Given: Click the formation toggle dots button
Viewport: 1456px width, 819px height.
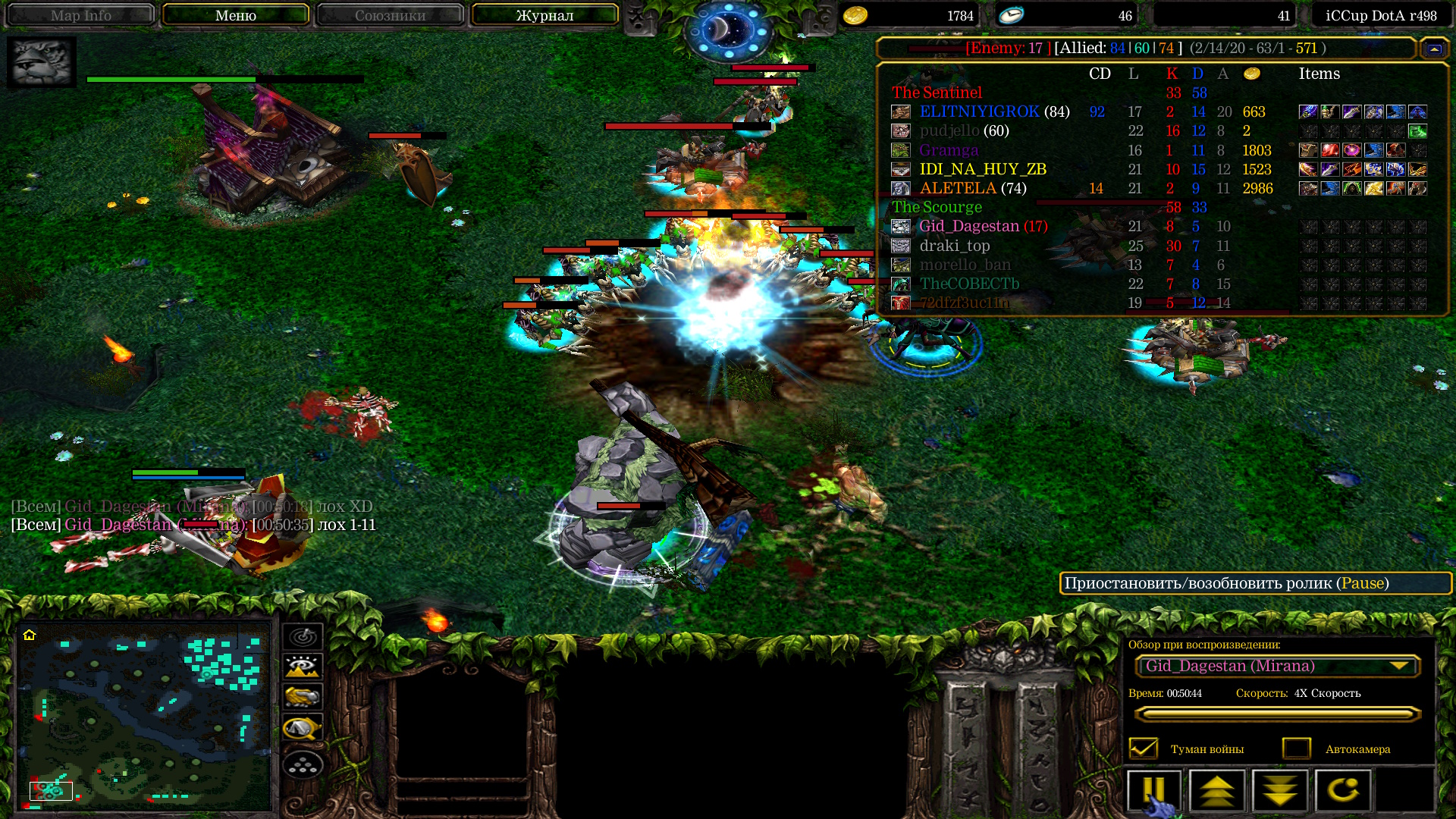Looking at the screenshot, I should (x=303, y=764).
